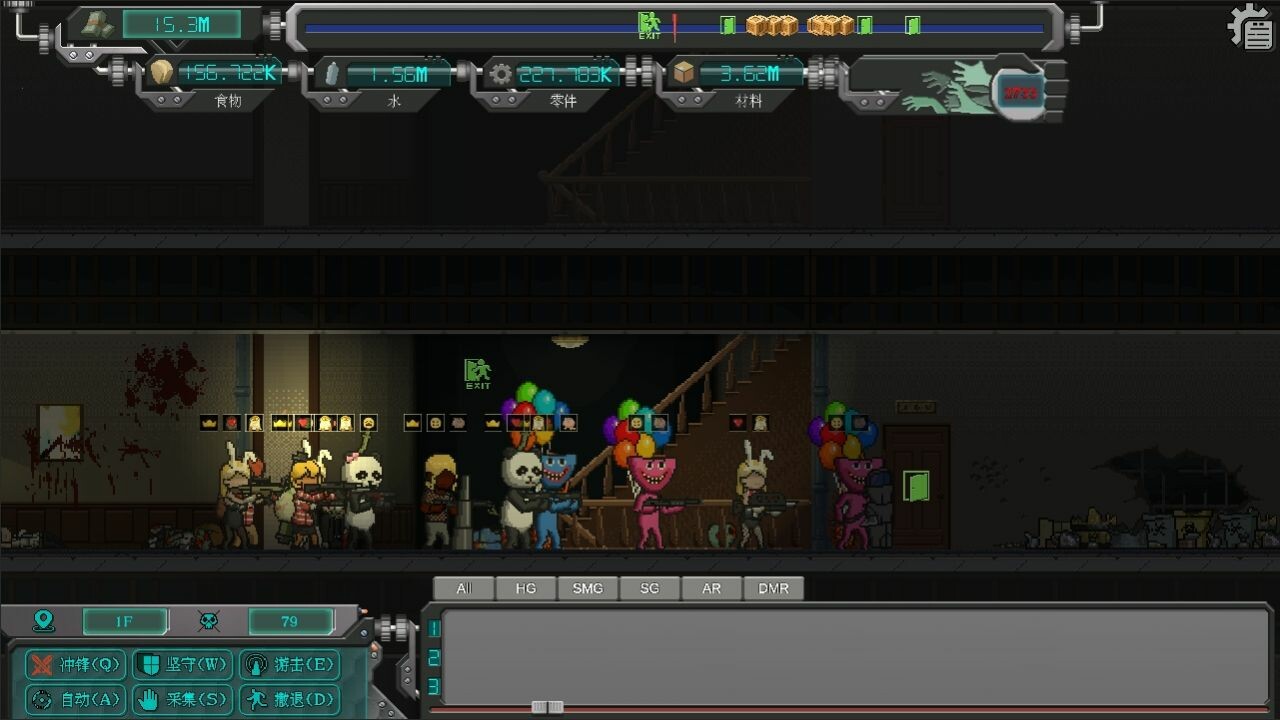Expand weapon slot row 1

432,629
